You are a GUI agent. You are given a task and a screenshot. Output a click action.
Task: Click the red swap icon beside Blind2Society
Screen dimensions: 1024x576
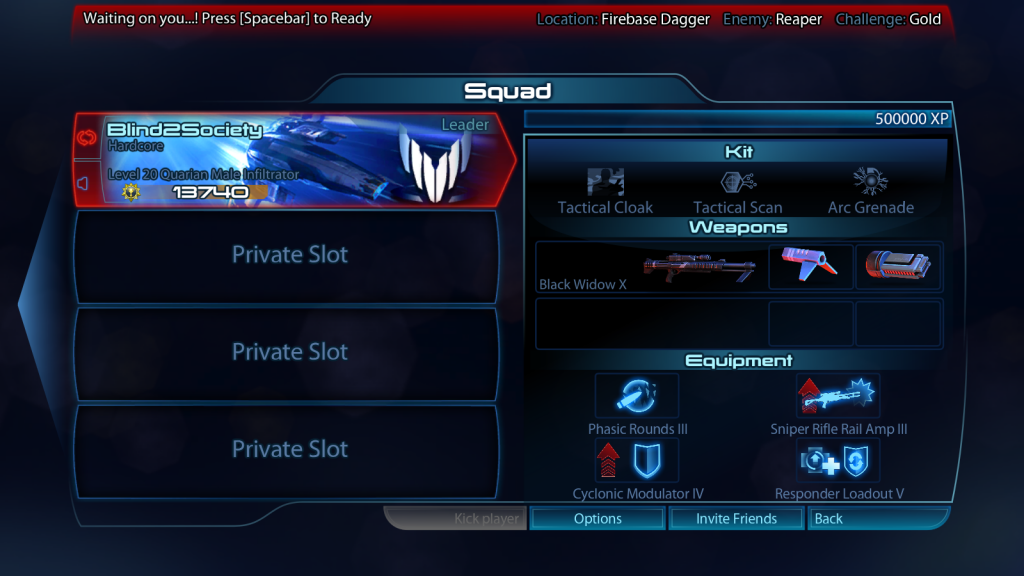click(x=86, y=137)
